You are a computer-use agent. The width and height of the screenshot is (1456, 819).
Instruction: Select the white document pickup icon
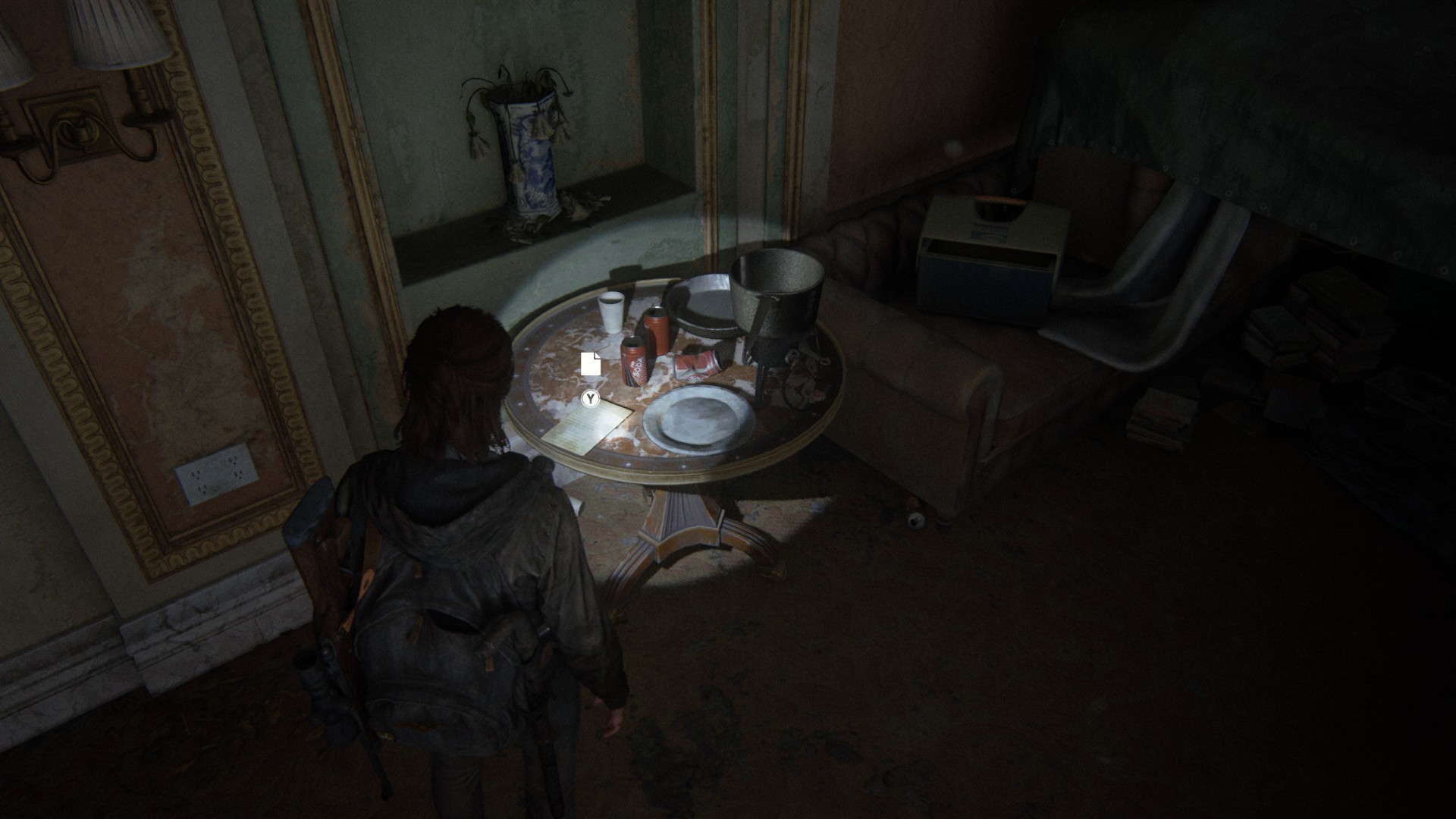[x=591, y=364]
